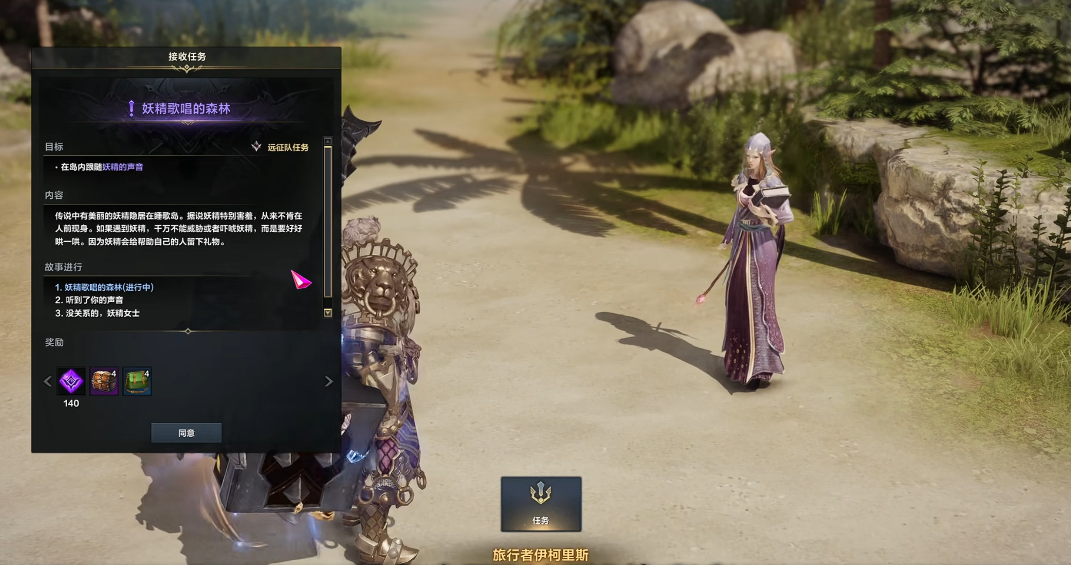Inspect the green chest reward
This screenshot has height=565, width=1071.
(138, 381)
